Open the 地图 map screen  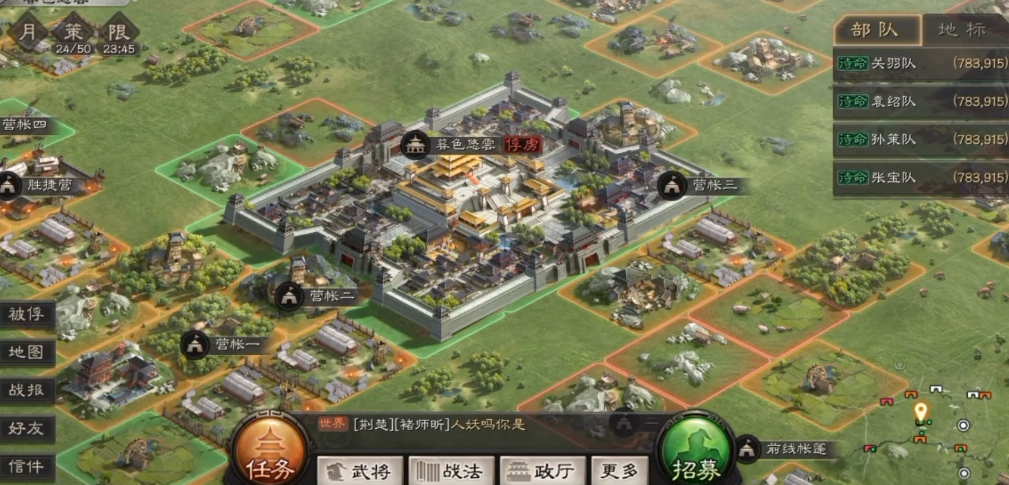(27, 352)
